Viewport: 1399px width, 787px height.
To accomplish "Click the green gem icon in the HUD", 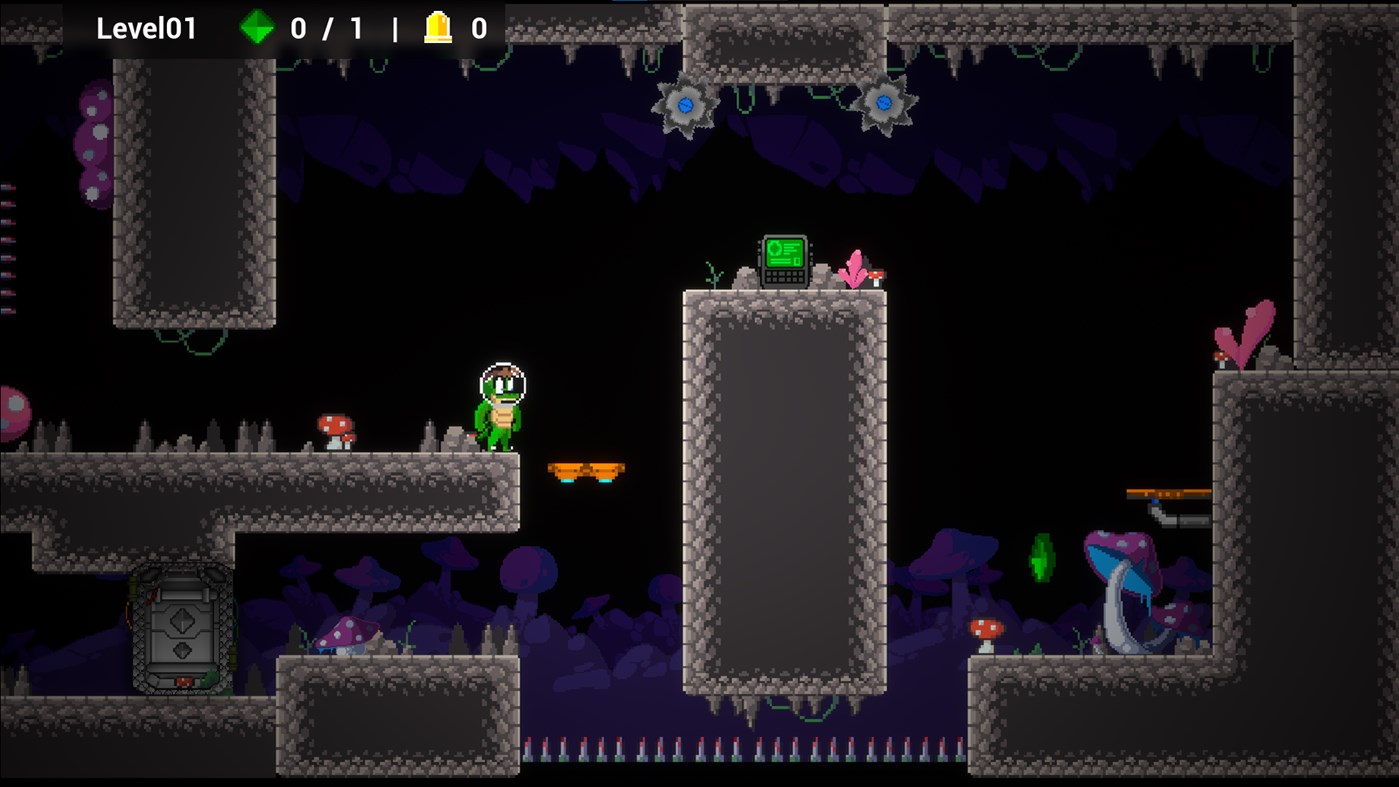I will (258, 29).
